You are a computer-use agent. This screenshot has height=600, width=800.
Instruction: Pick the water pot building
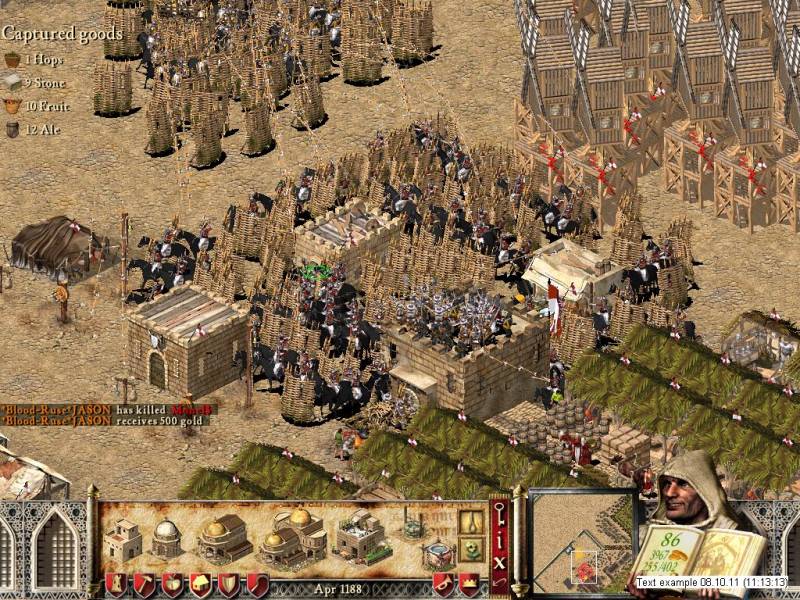[434, 554]
